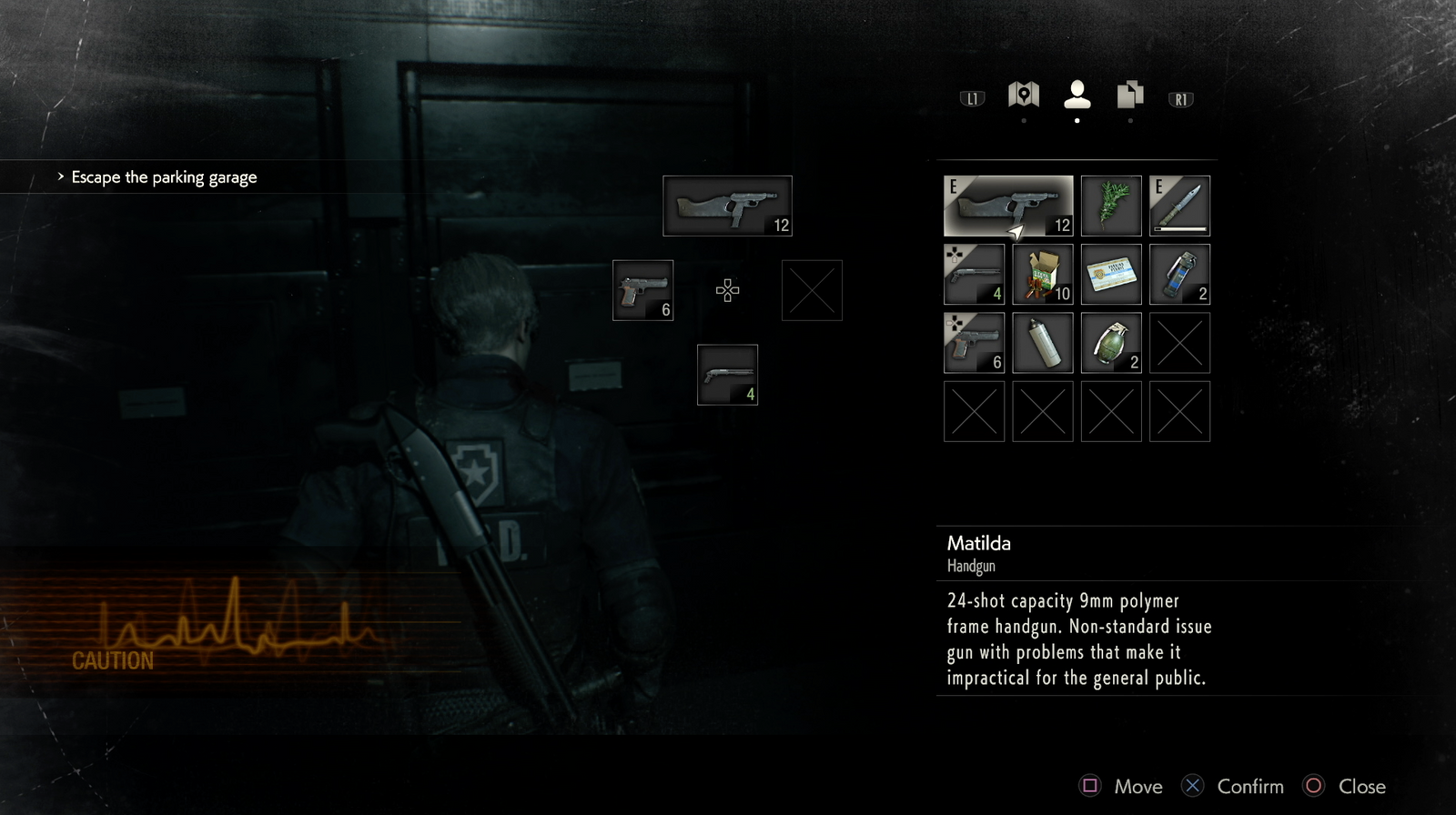Viewport: 1456px width, 815px height.
Task: Select the first aid spray
Action: pos(1043,343)
